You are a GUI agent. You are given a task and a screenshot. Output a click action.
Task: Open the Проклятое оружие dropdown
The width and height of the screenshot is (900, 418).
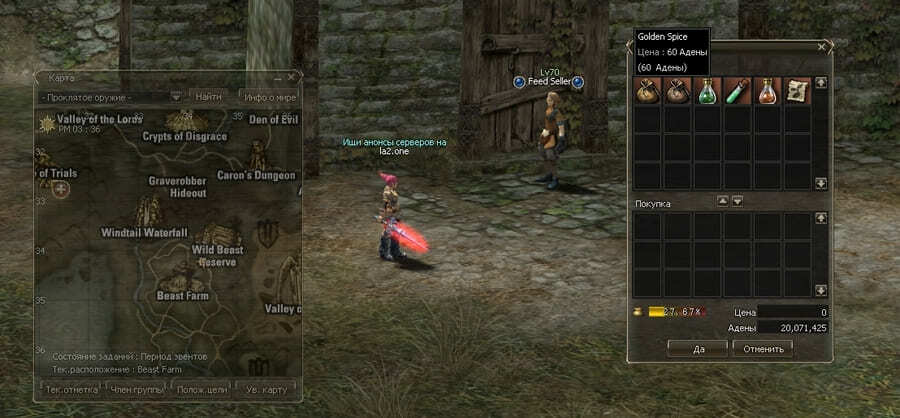click(175, 97)
